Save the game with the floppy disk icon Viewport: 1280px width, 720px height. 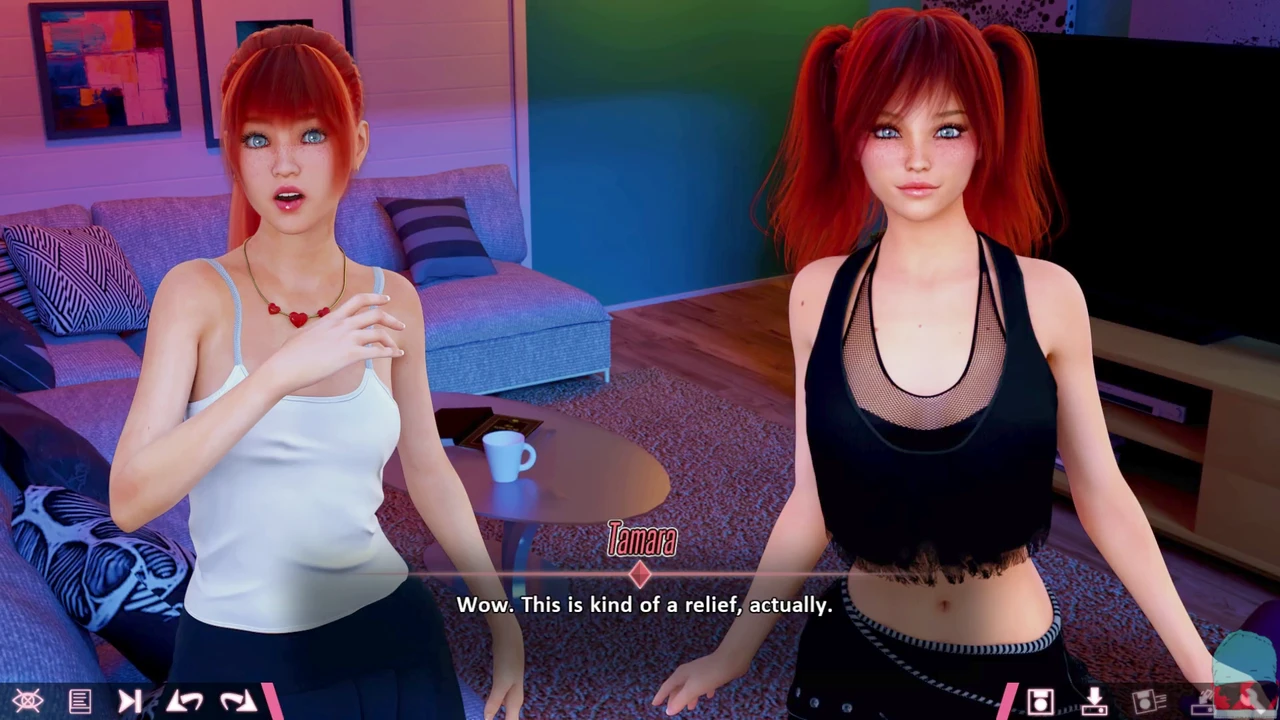(x=1040, y=701)
